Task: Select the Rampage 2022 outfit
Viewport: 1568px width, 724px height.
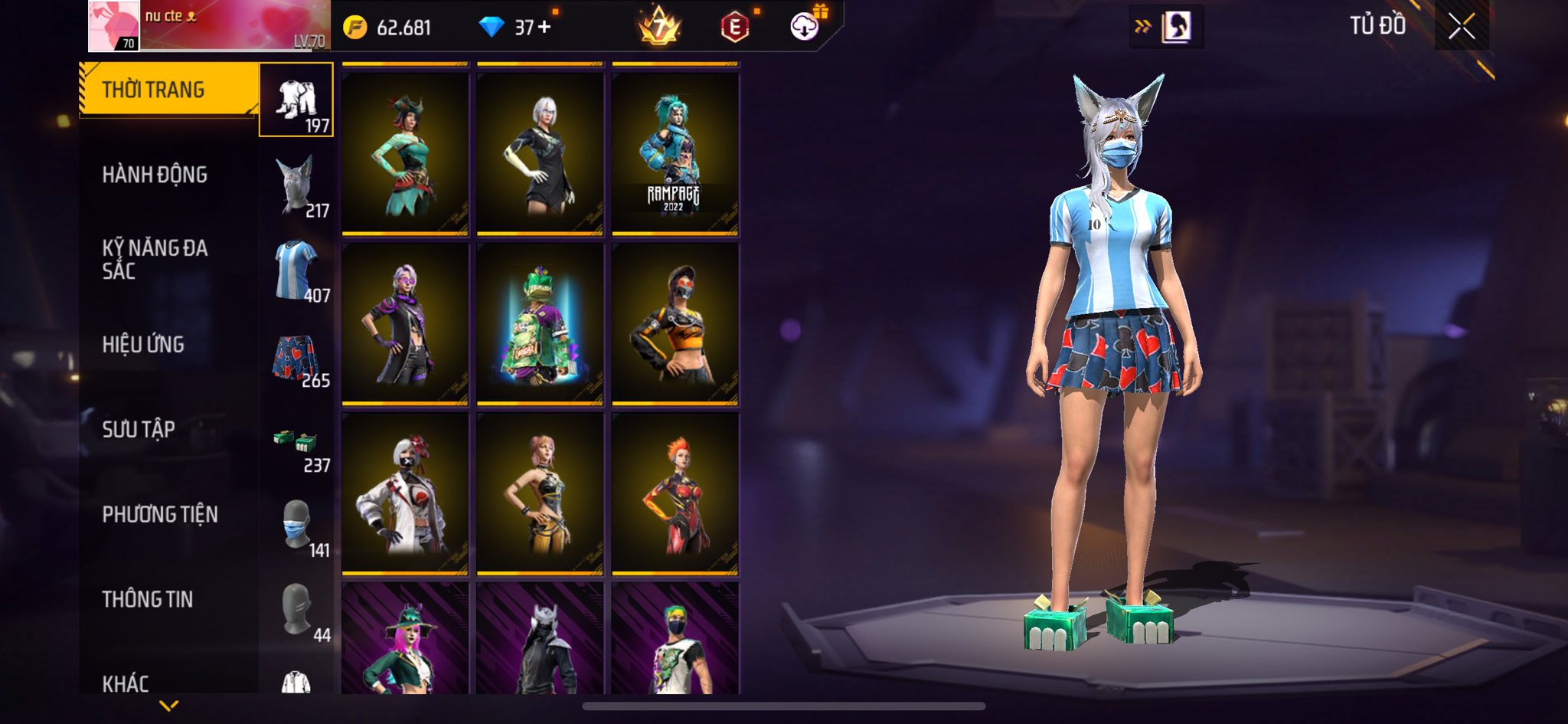Action: point(675,153)
